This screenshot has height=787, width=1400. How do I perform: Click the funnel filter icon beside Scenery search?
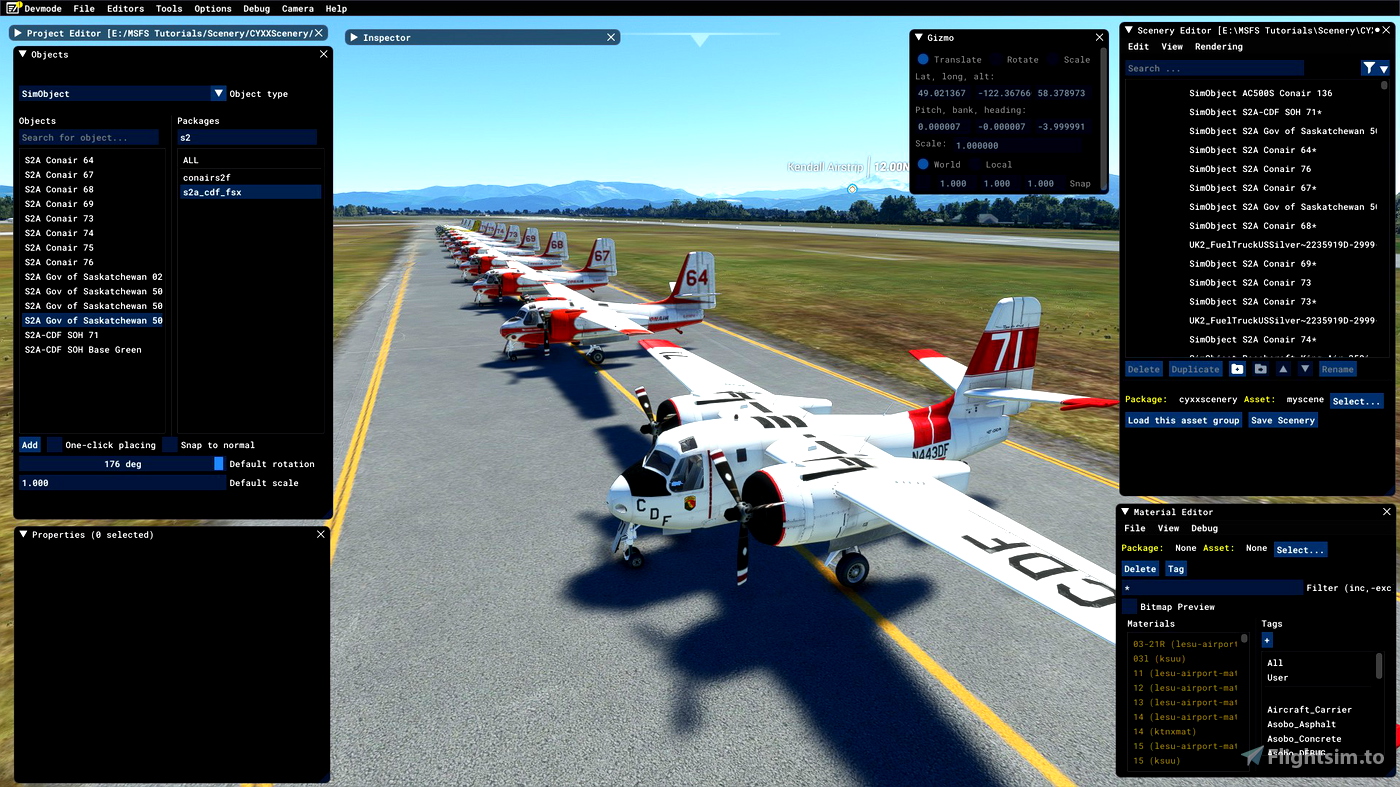(1370, 67)
